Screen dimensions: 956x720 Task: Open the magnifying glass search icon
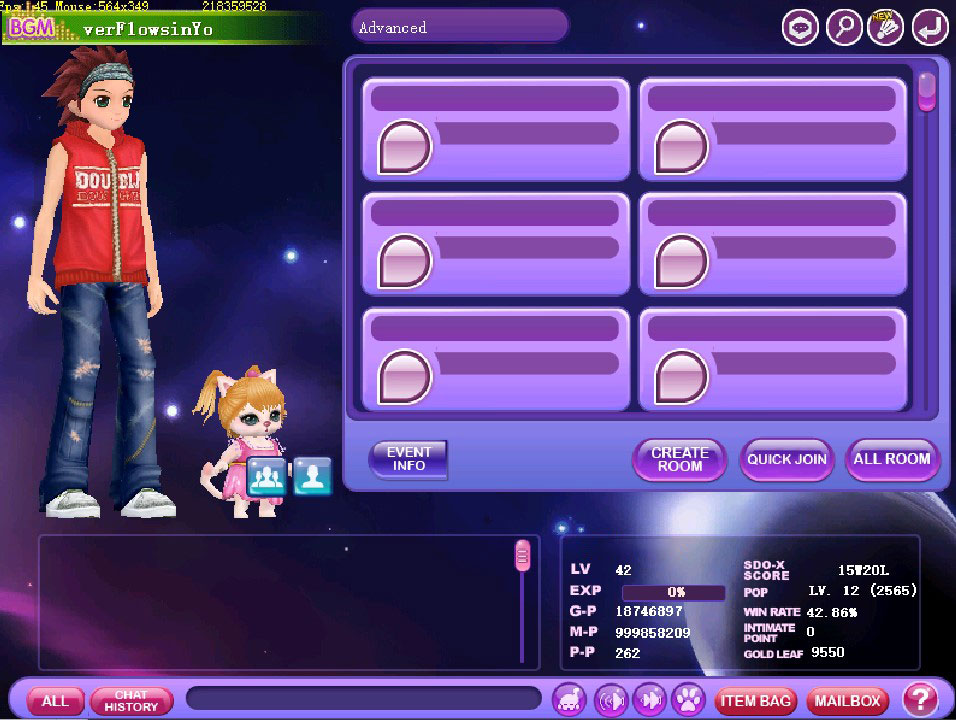[x=843, y=28]
